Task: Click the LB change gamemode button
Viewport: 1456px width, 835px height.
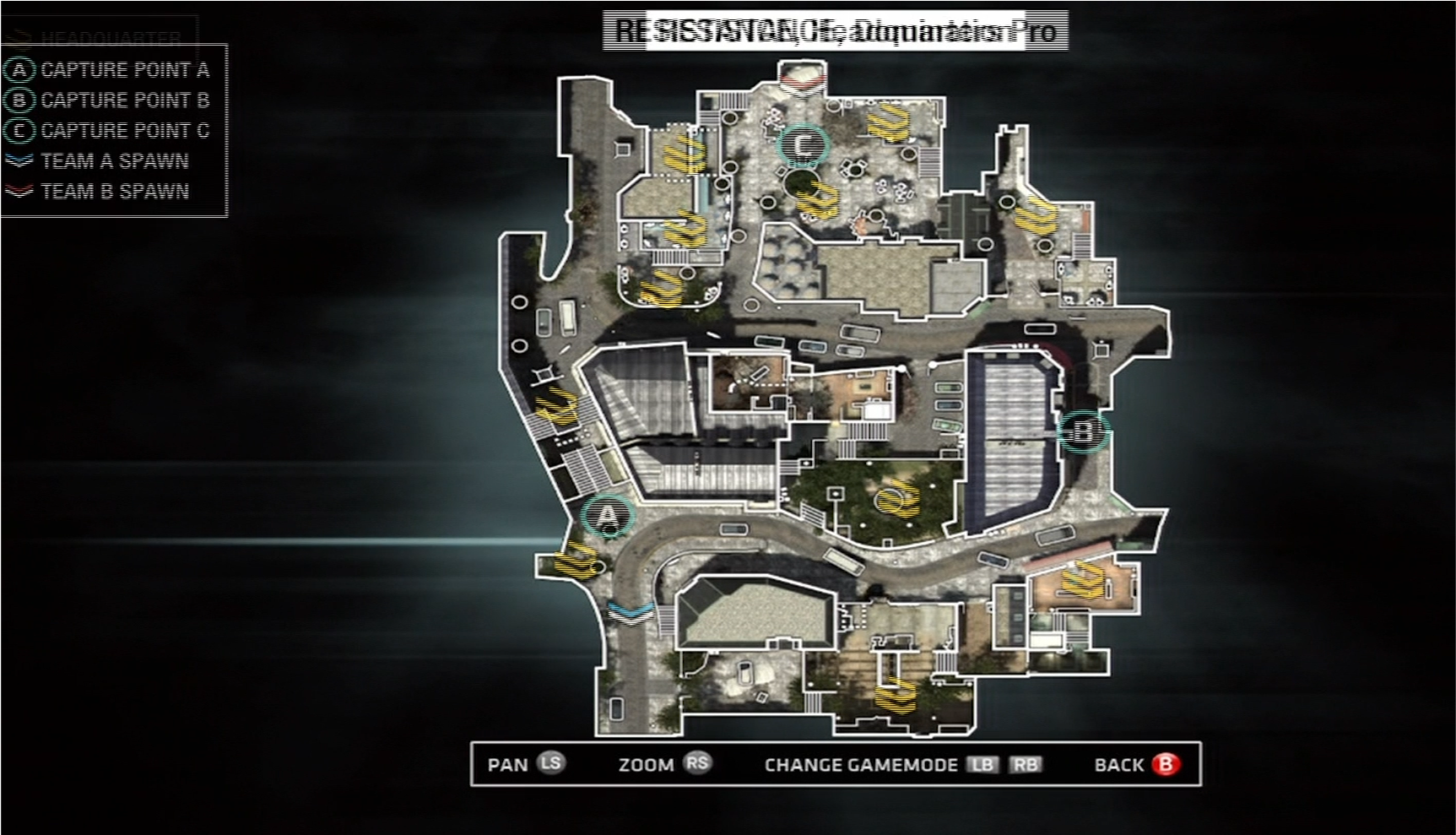Action: pyautogui.click(x=981, y=765)
